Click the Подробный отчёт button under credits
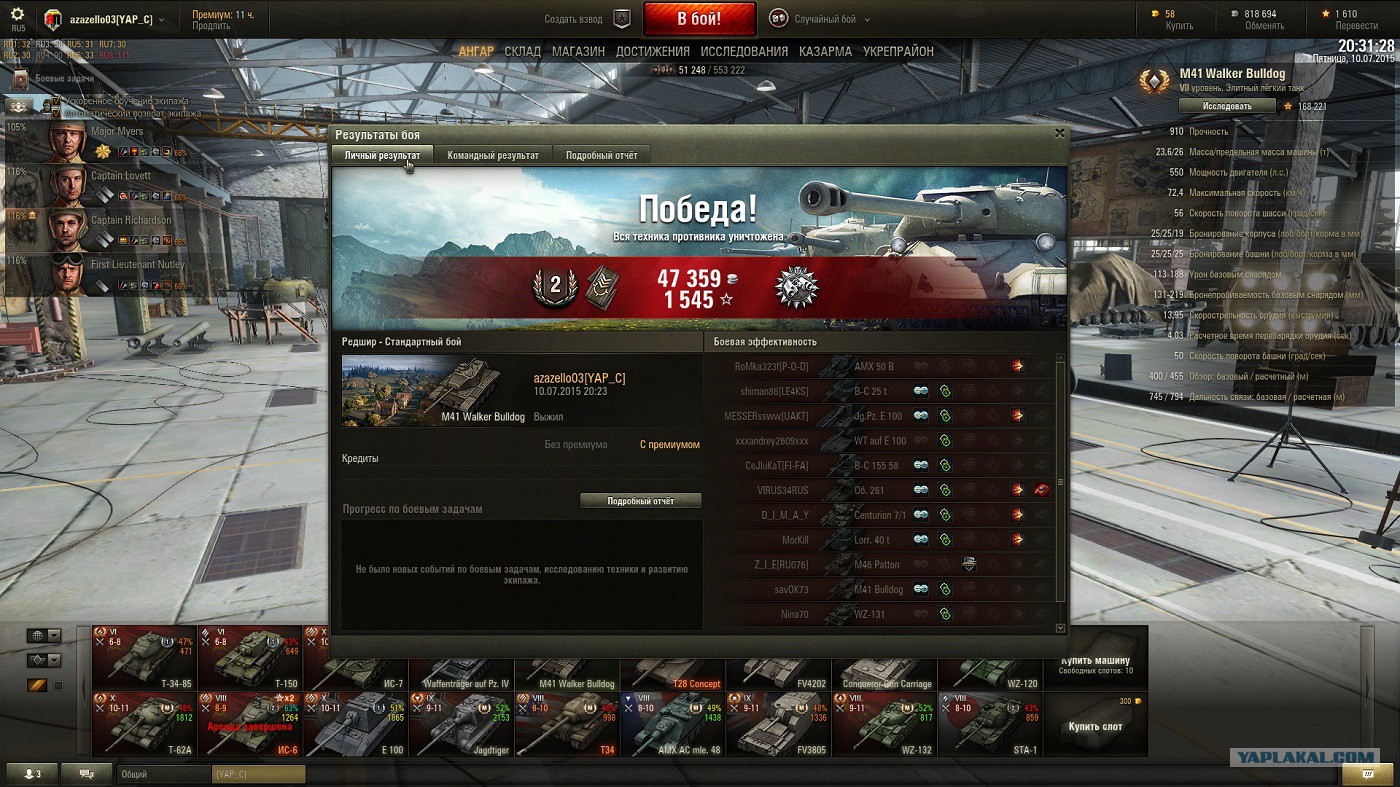1400x787 pixels. (640, 500)
